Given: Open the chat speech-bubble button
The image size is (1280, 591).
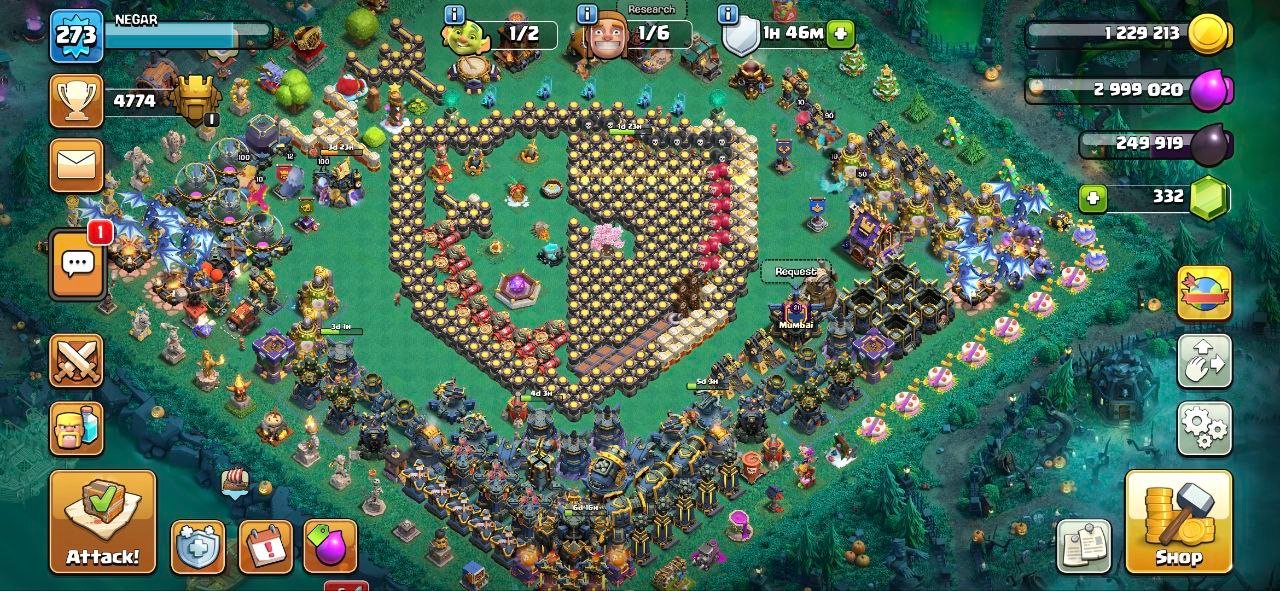Looking at the screenshot, I should pos(77,264).
